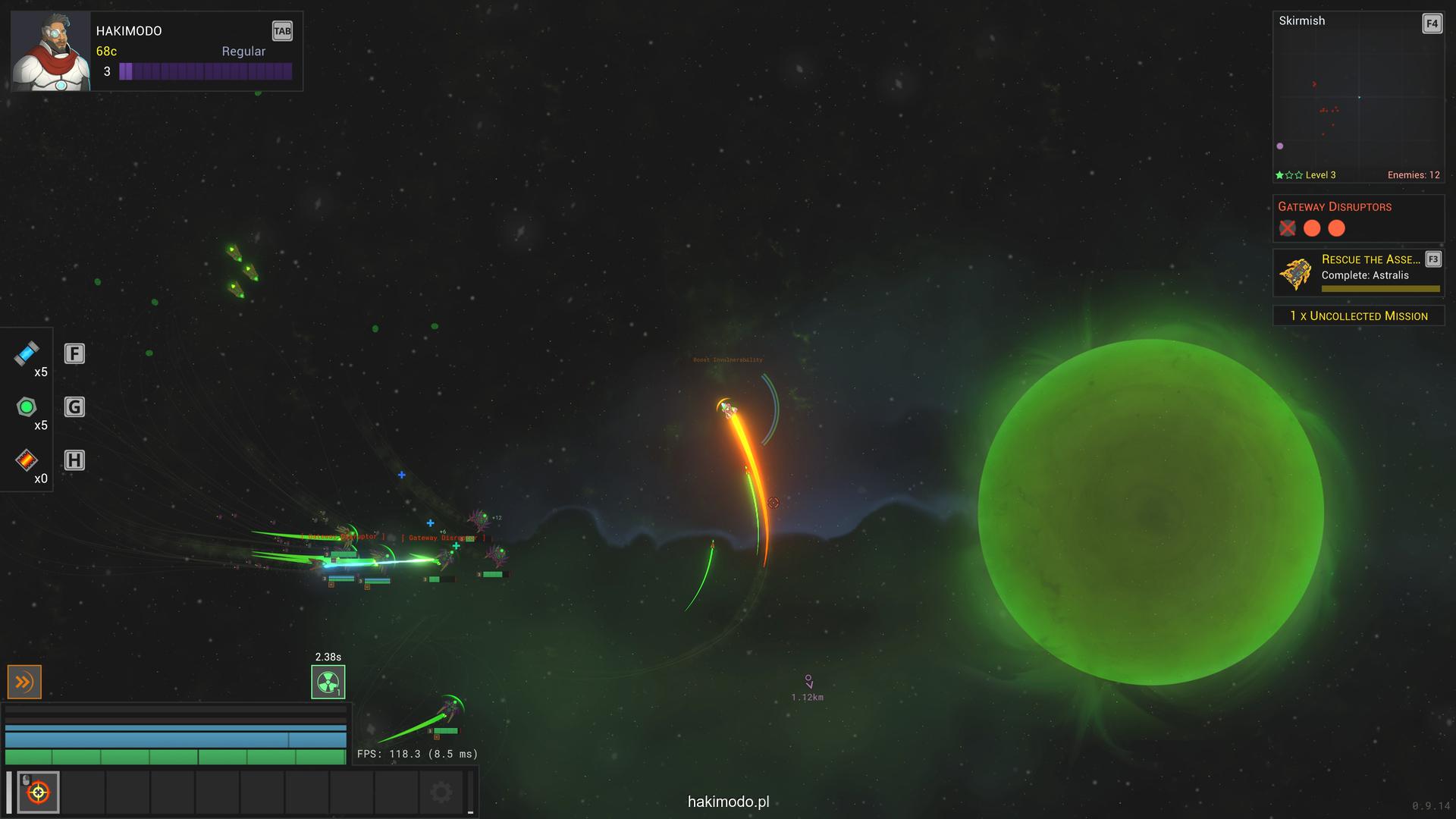
Task: Click the pilot portrait avatar
Action: (x=51, y=52)
